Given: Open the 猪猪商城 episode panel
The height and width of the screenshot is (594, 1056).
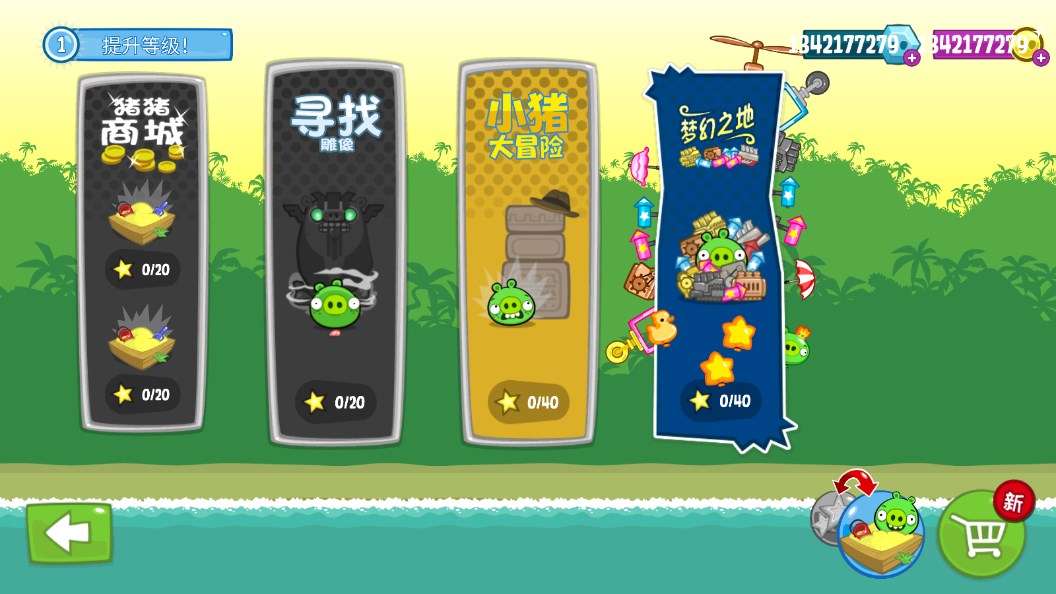Looking at the screenshot, I should [x=142, y=253].
